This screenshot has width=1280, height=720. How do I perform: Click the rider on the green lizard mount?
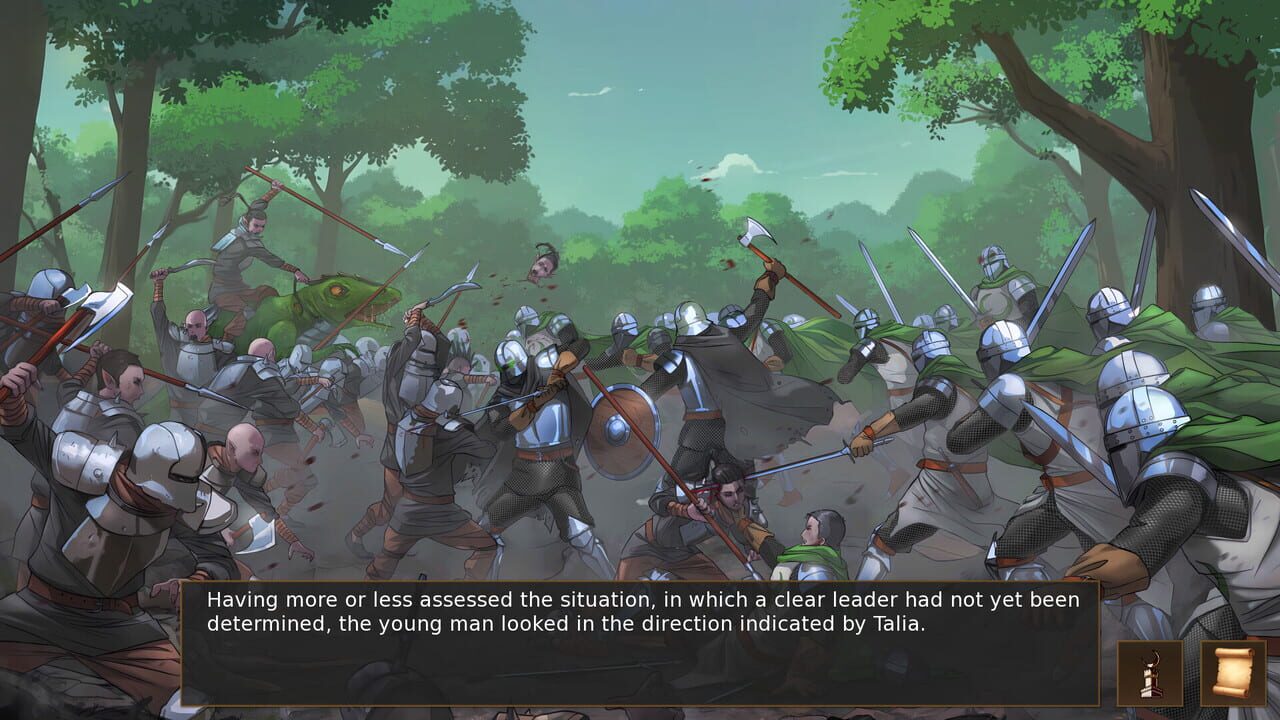pos(250,255)
